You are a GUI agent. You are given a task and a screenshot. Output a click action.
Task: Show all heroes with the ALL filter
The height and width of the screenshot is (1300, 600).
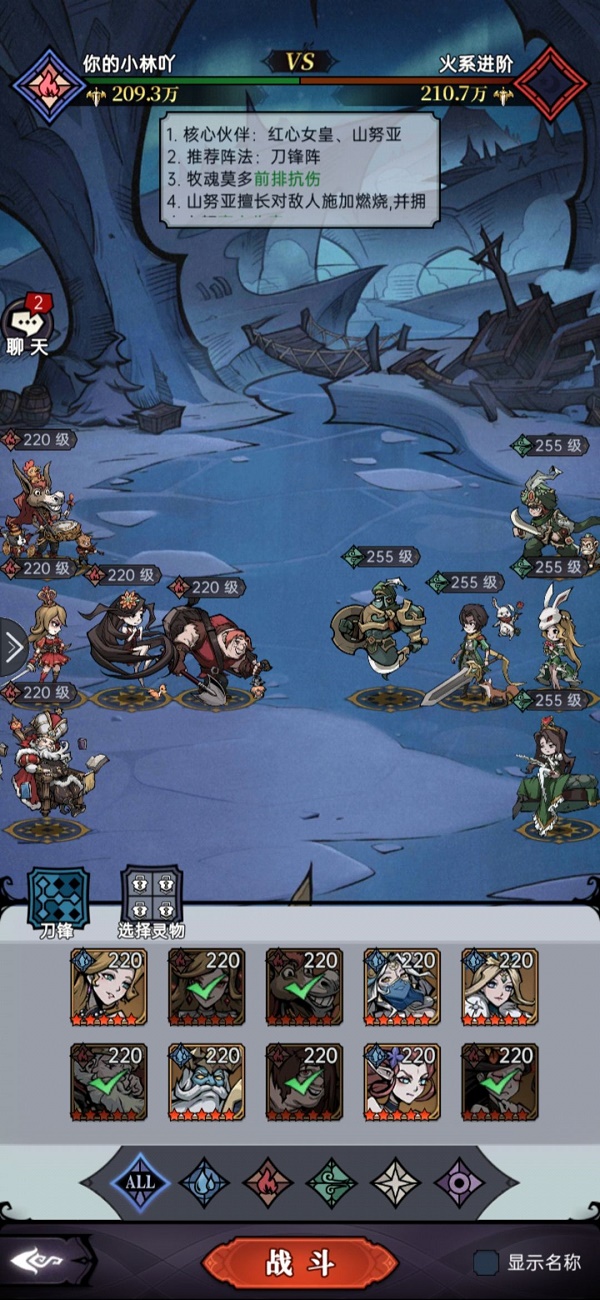coord(140,1182)
